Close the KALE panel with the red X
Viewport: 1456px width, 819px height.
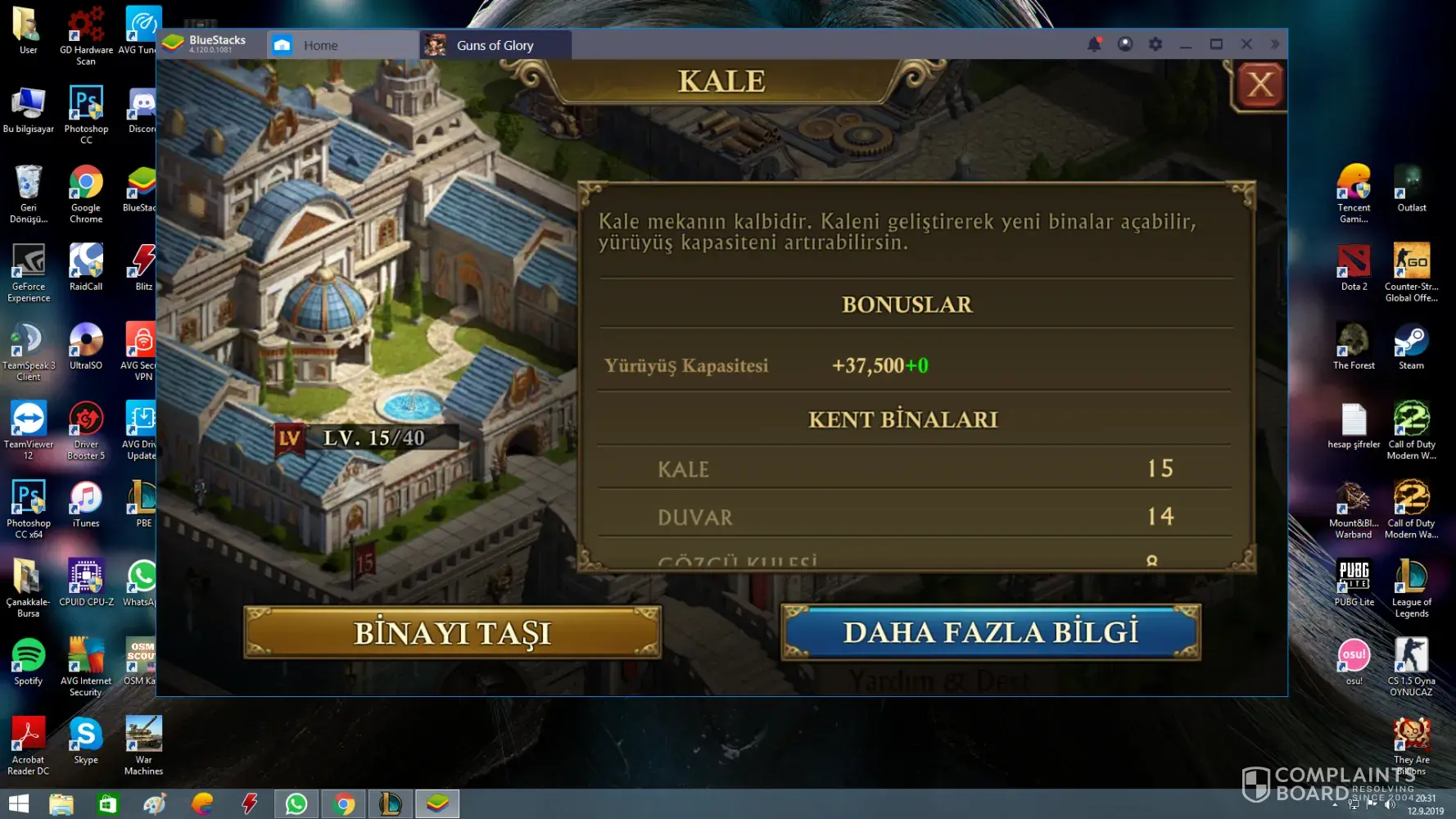coord(1260,84)
